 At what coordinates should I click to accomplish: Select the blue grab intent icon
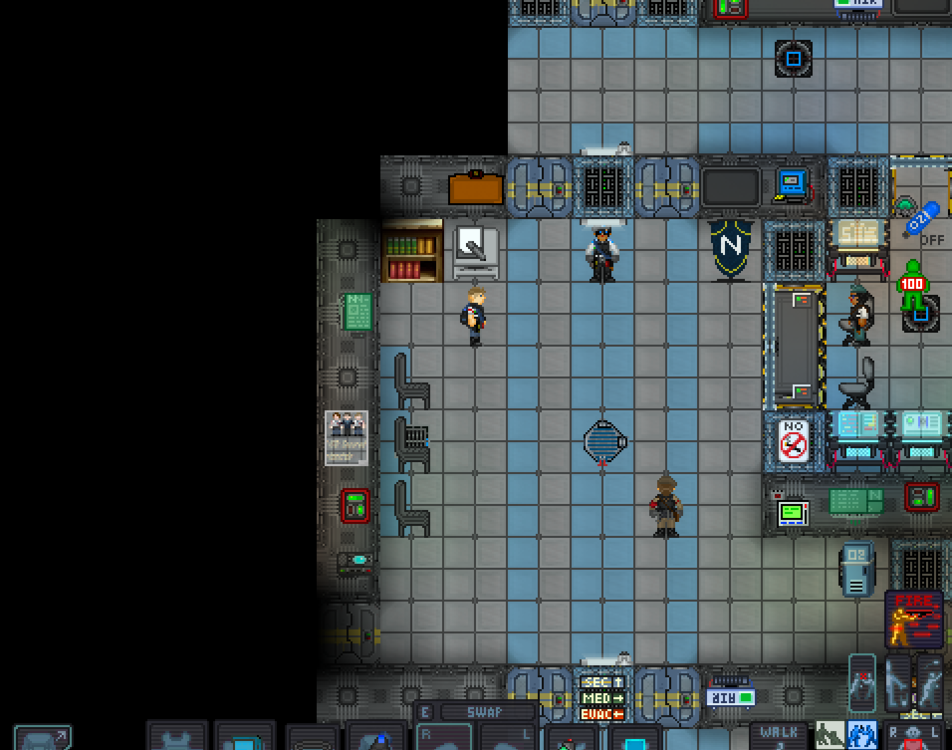862,736
